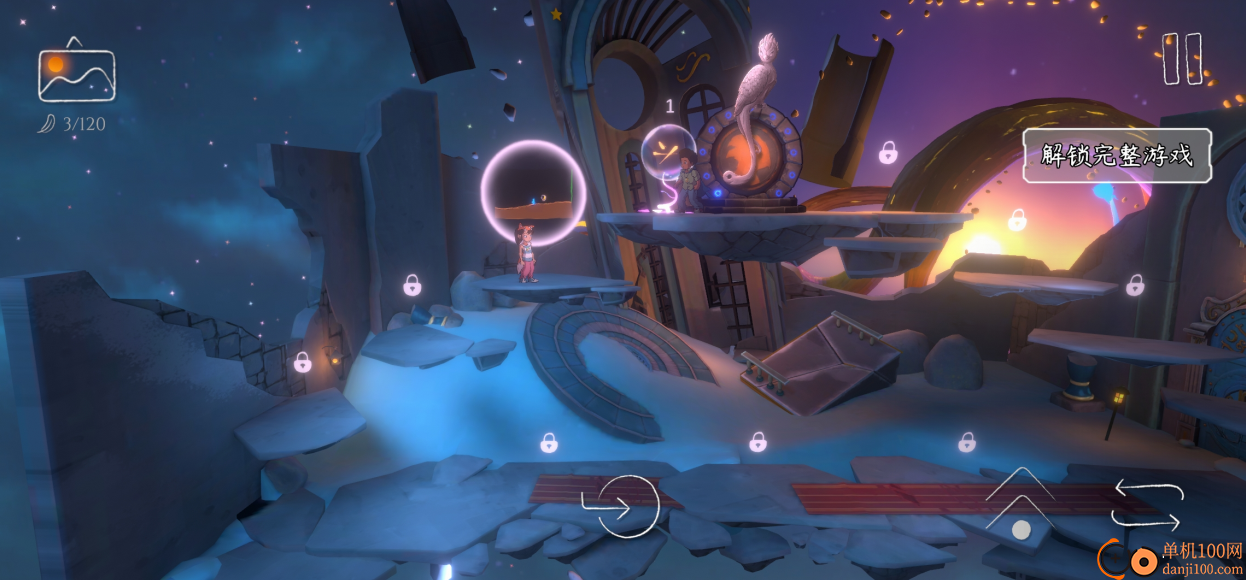Activate the swap arrows control

pyautogui.click(x=1148, y=505)
